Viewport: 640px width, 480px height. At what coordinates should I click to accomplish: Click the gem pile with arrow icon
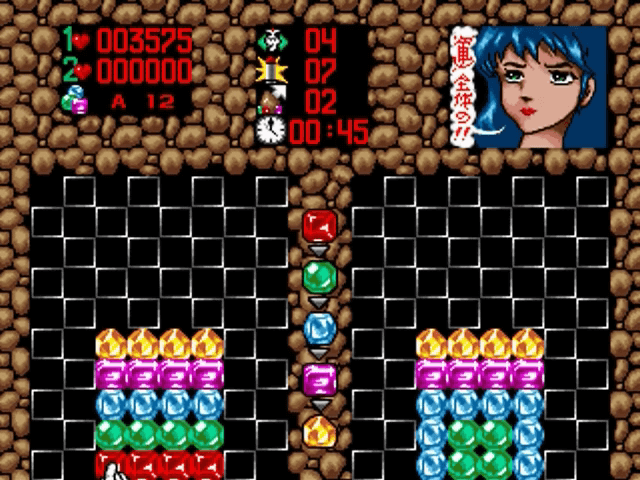(x=270, y=100)
